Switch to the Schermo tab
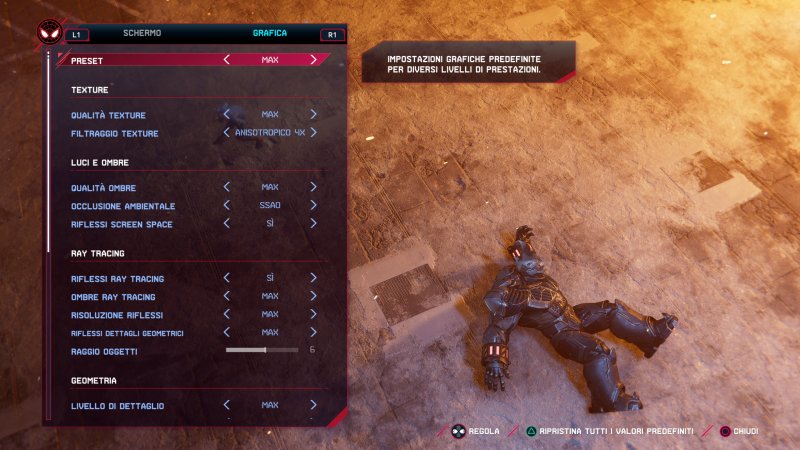 141,33
